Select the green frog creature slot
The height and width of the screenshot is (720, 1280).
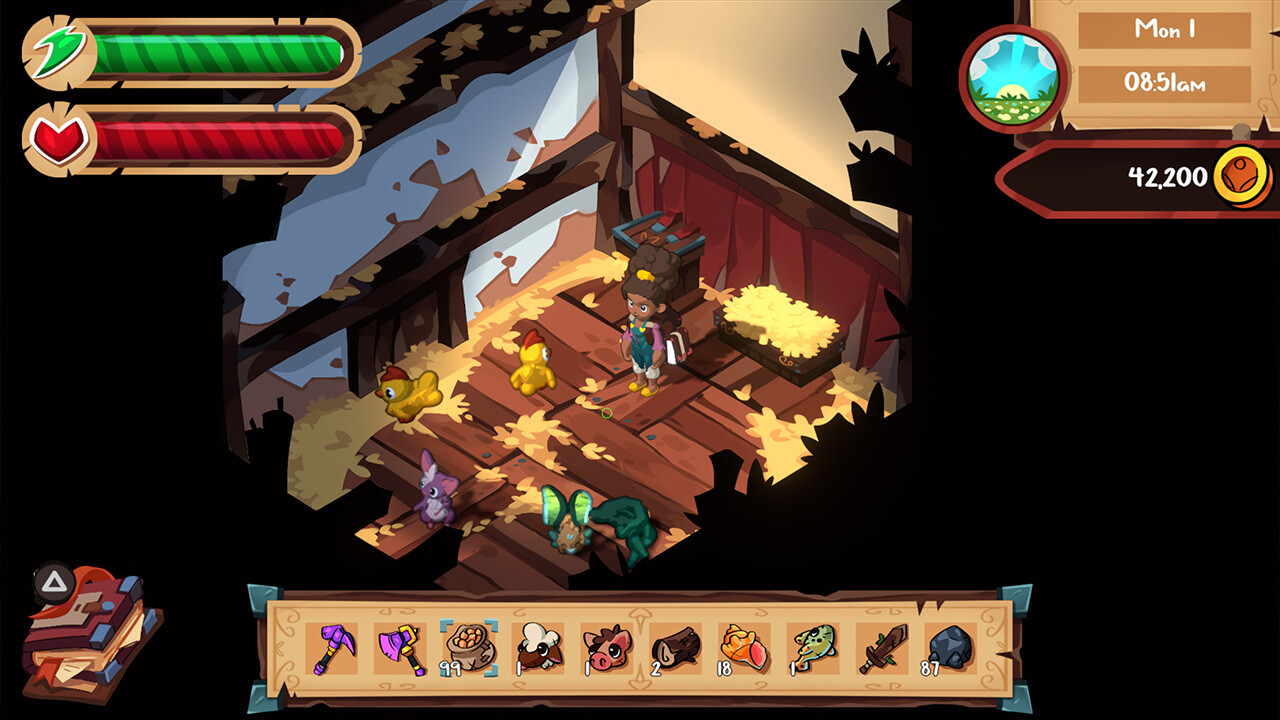tap(812, 649)
